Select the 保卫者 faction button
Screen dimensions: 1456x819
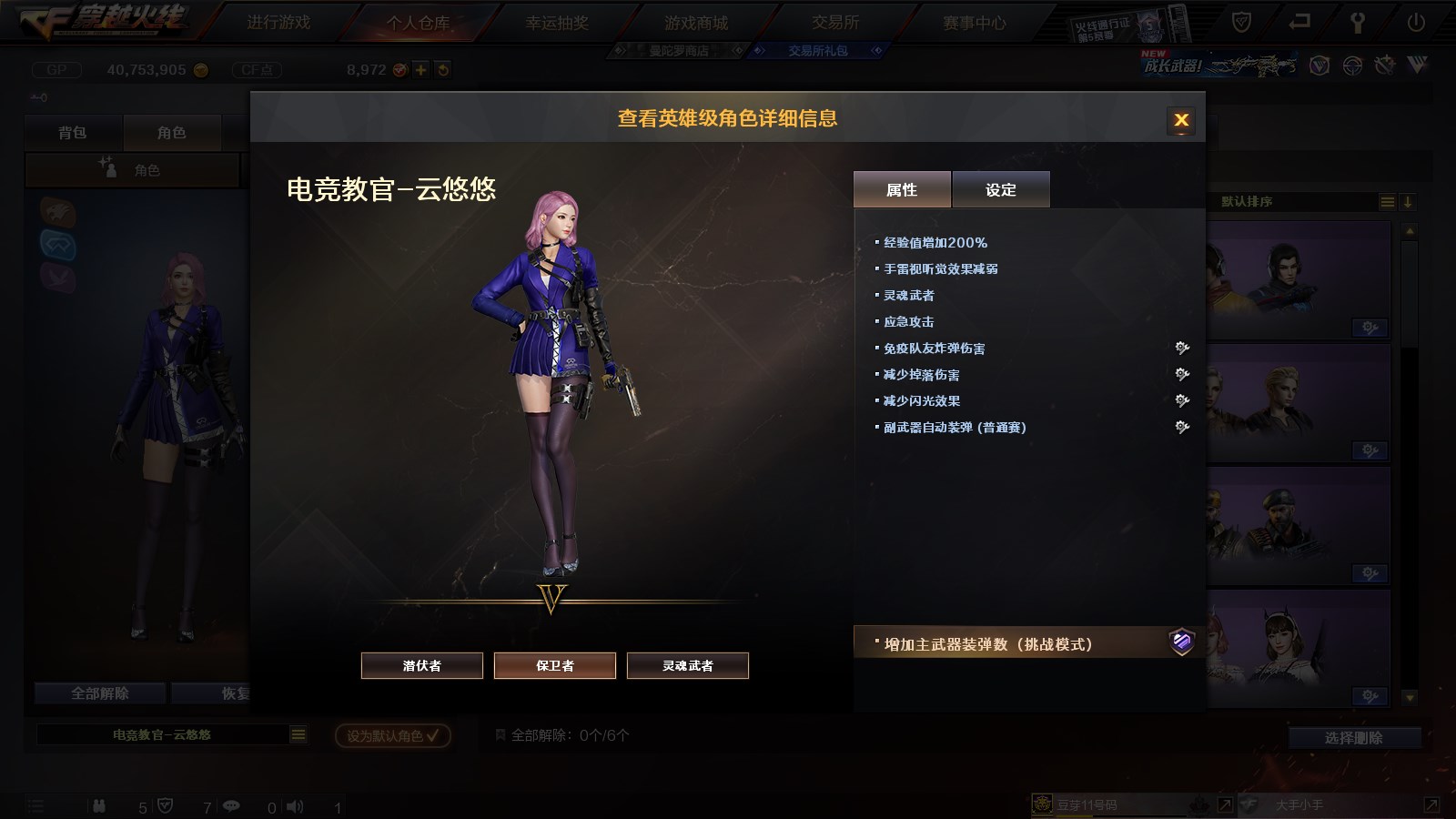pyautogui.click(x=555, y=665)
